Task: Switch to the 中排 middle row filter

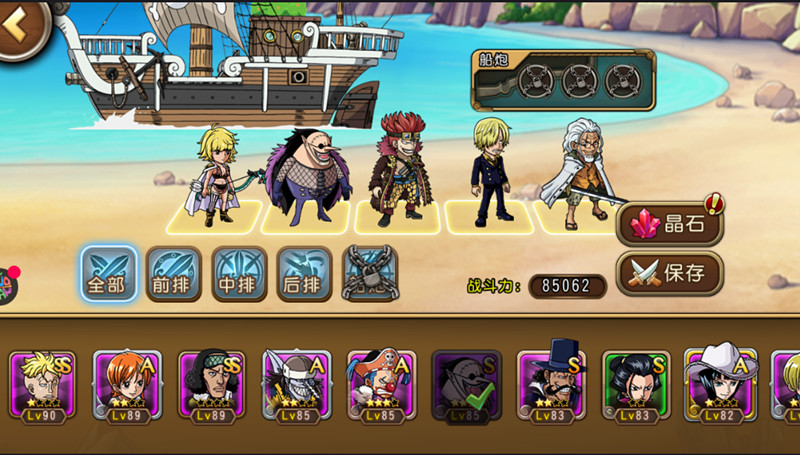Action: point(239,274)
